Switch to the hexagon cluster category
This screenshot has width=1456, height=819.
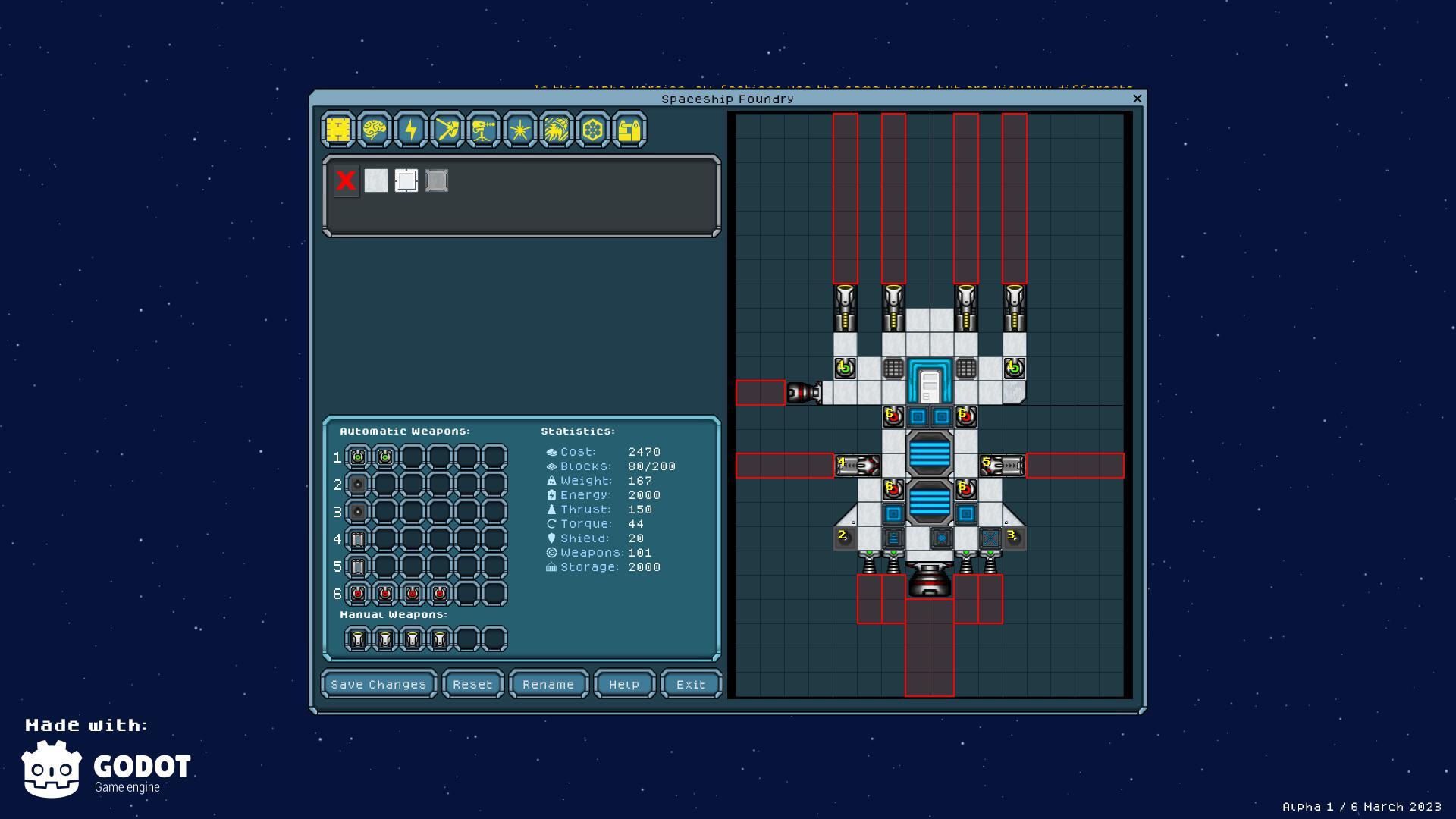[x=593, y=130]
